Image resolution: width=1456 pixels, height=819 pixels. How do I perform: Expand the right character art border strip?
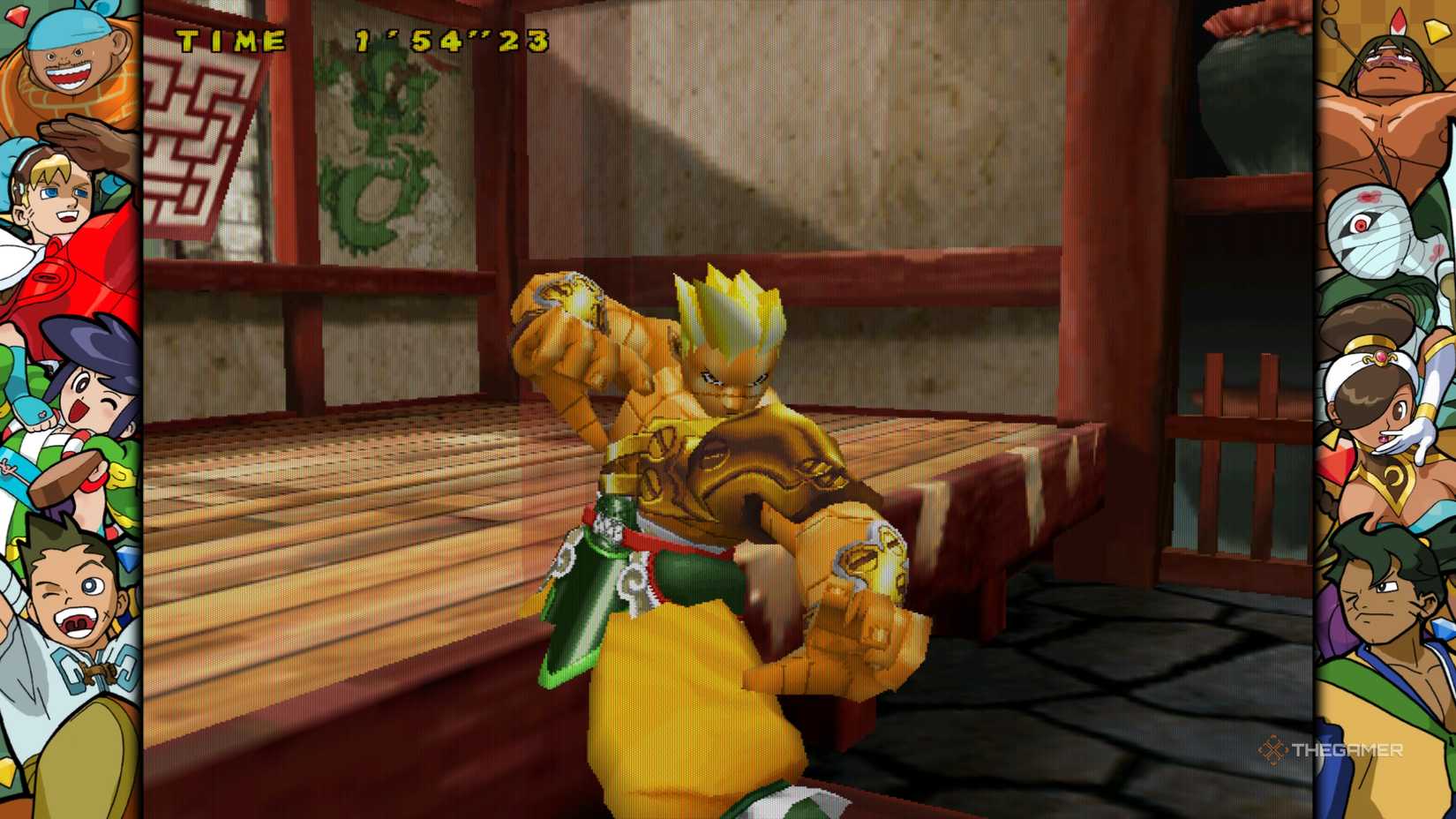pyautogui.click(x=1390, y=409)
